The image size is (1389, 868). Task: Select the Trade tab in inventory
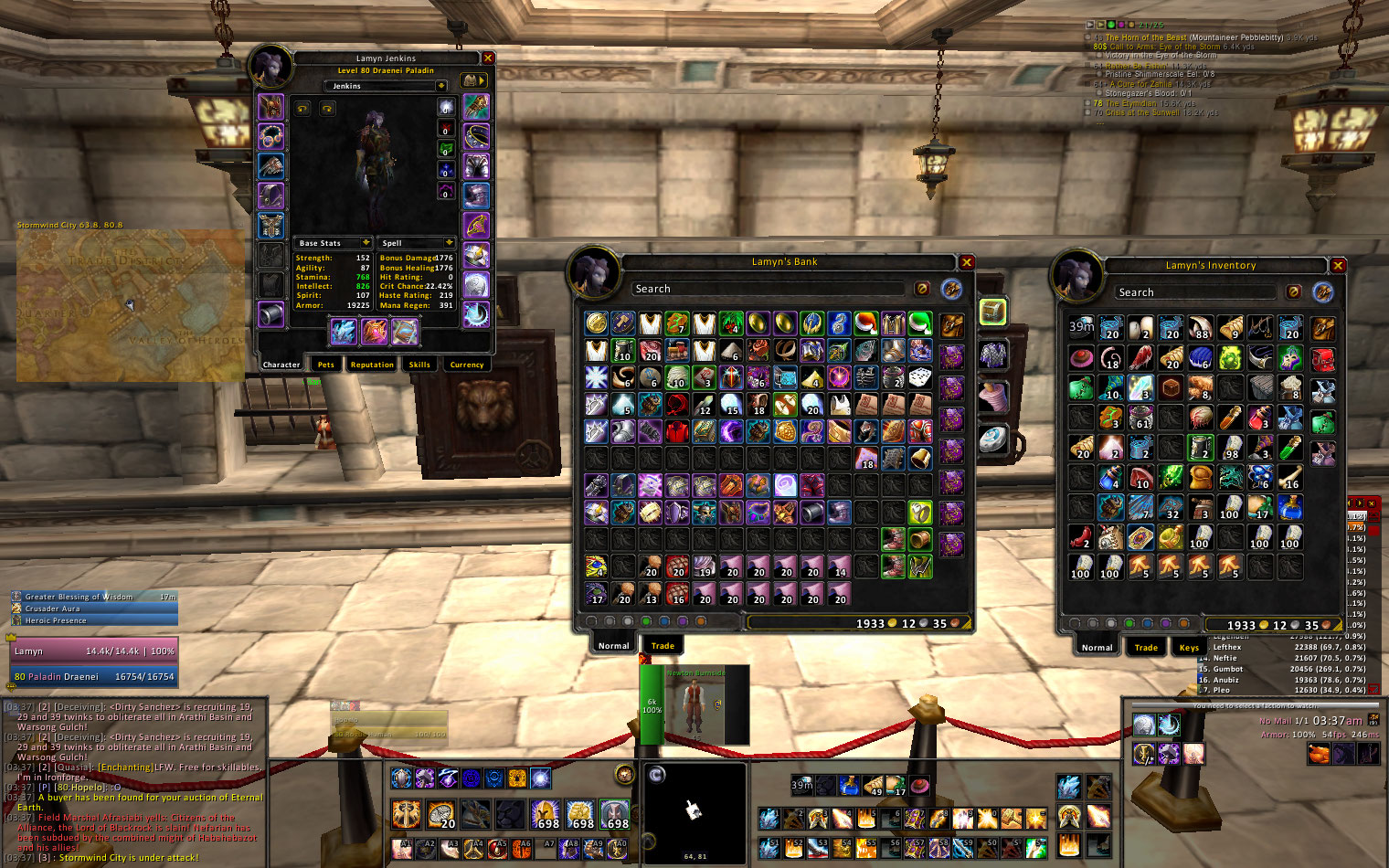click(1146, 648)
